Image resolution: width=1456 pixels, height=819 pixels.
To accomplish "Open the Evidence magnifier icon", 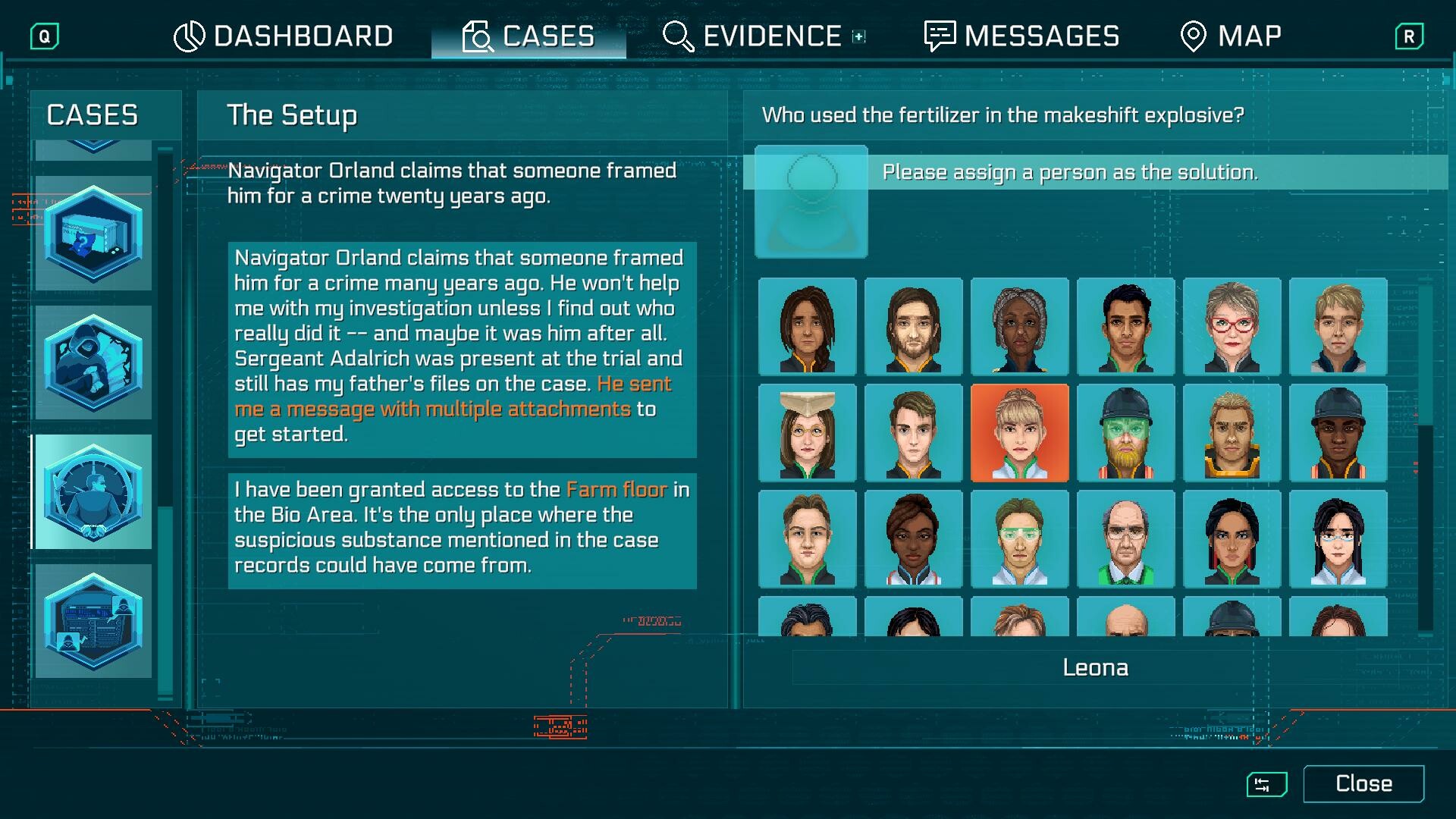I will point(677,35).
